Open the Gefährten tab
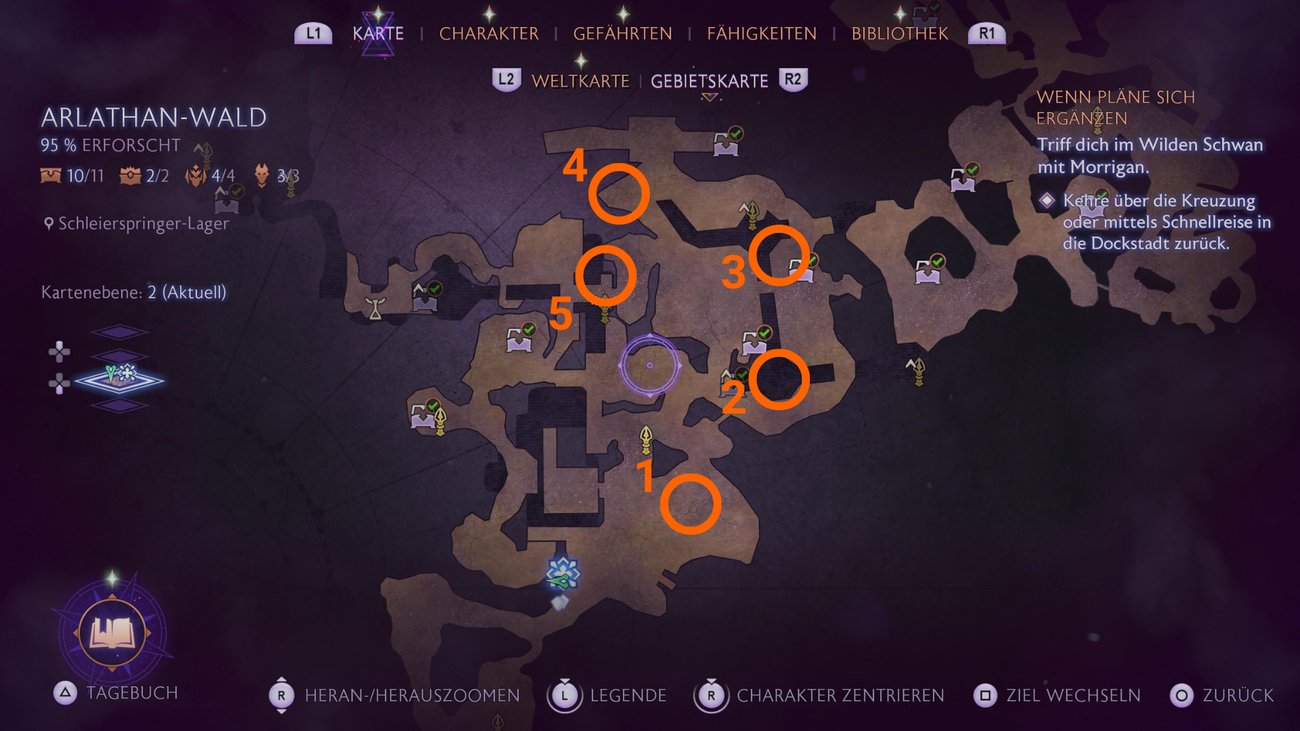The image size is (1300, 731). click(622, 33)
